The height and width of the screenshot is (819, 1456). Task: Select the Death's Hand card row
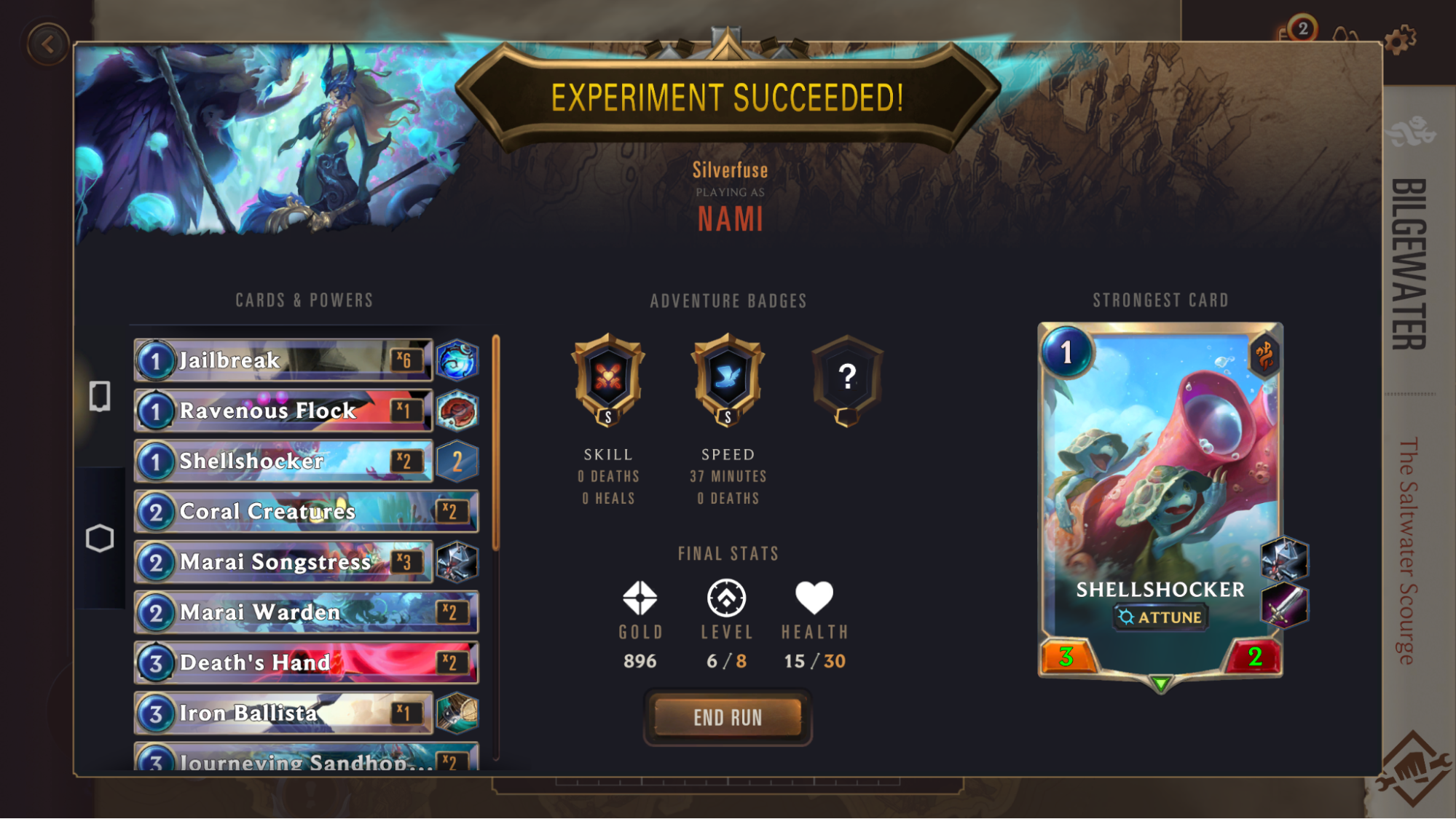pos(306,662)
